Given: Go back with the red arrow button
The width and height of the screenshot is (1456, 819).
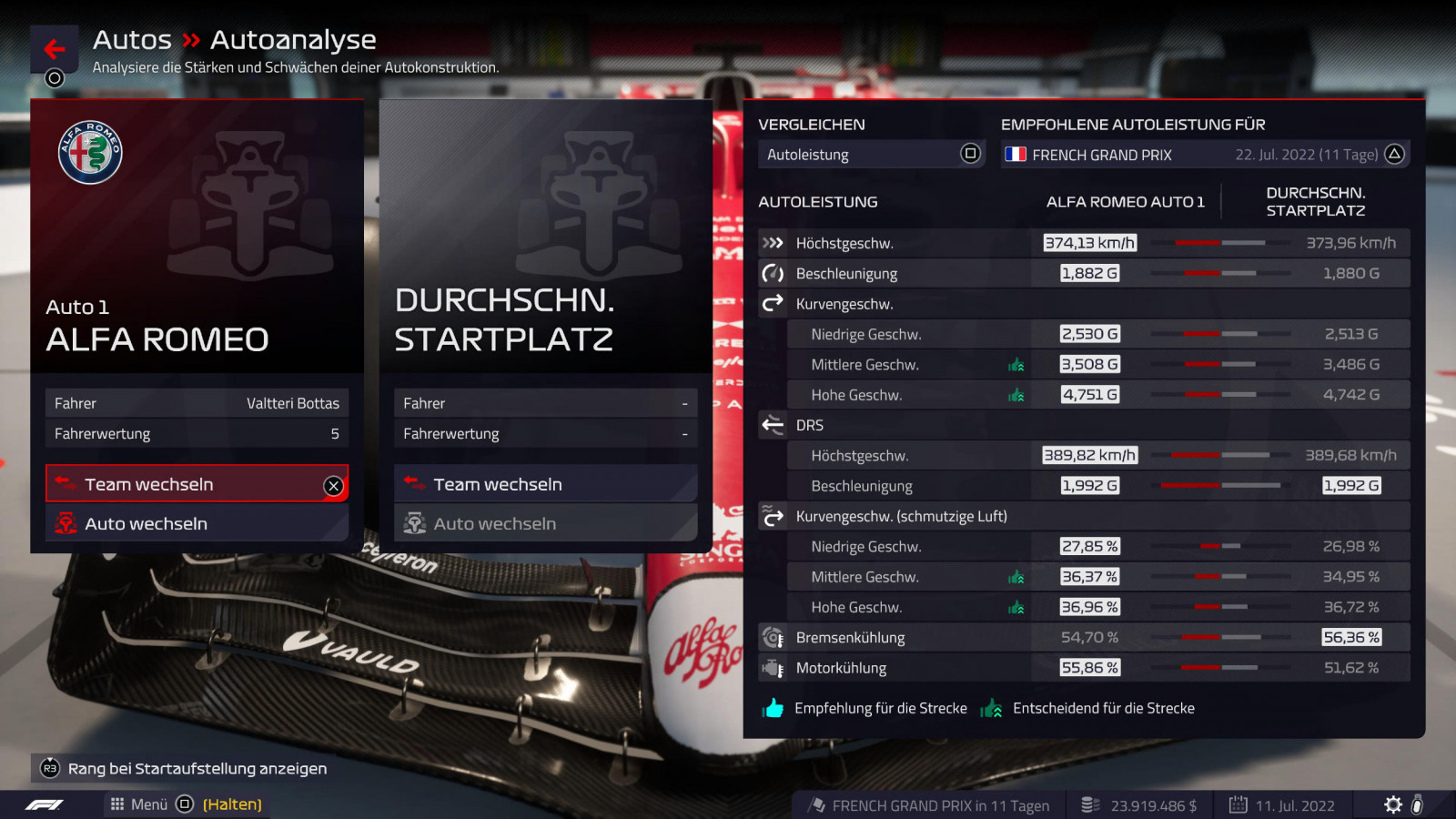Looking at the screenshot, I should (x=54, y=49).
